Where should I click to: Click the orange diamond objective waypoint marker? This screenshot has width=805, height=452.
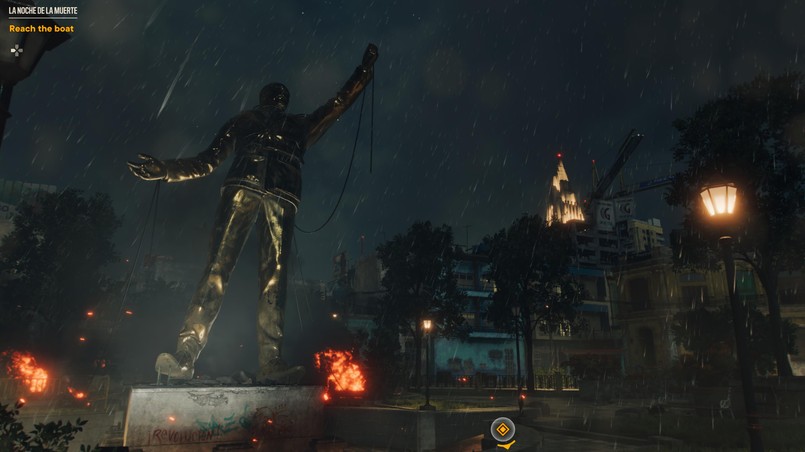(502, 430)
